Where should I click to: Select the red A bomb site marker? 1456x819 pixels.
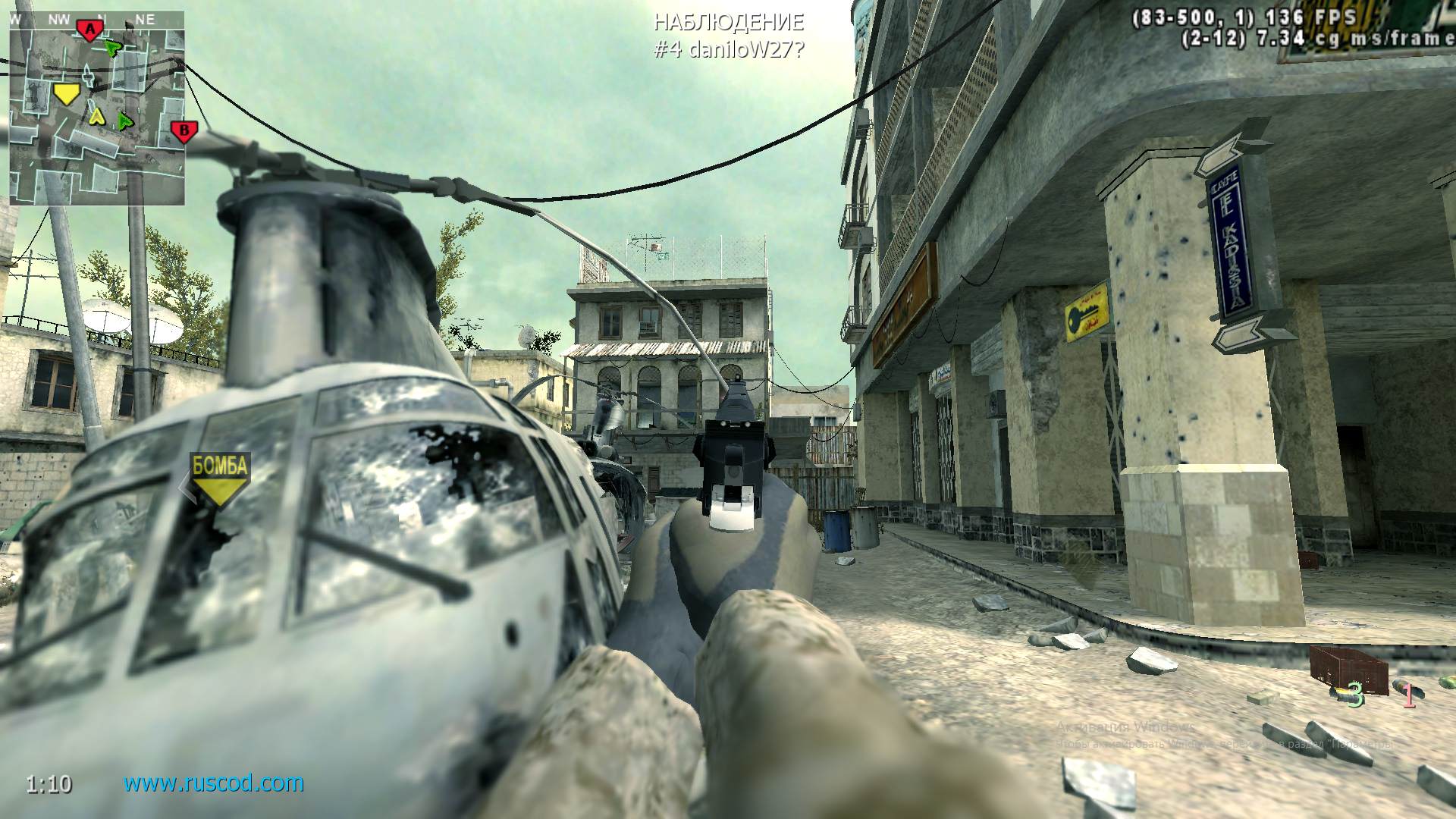coord(89,29)
